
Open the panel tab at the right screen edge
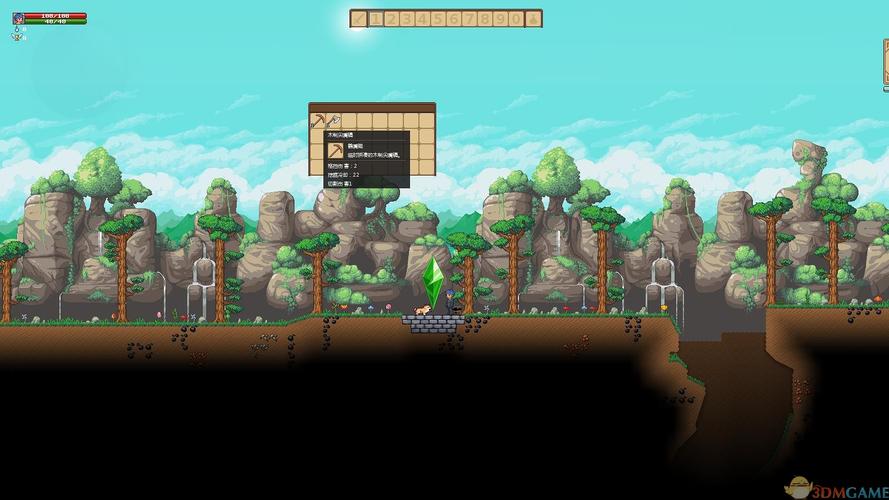point(885,65)
